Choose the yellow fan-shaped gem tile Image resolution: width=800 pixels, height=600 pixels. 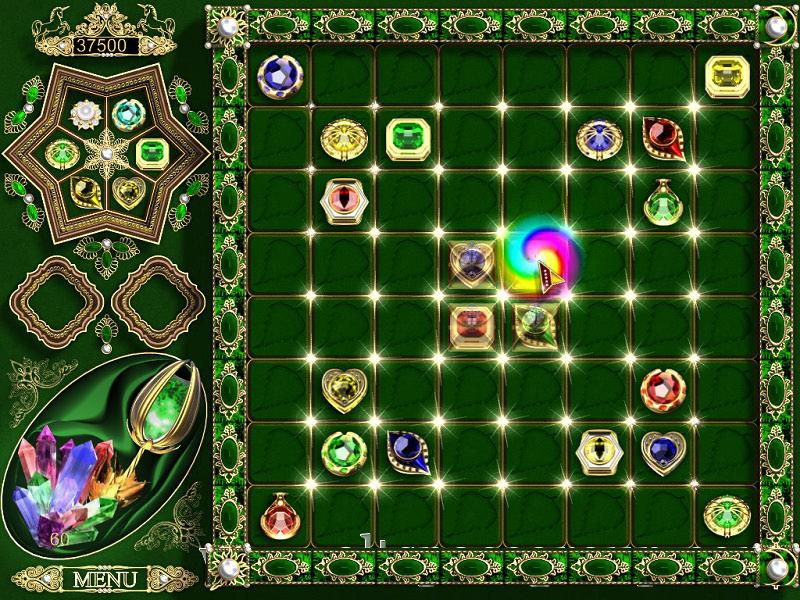(343, 139)
